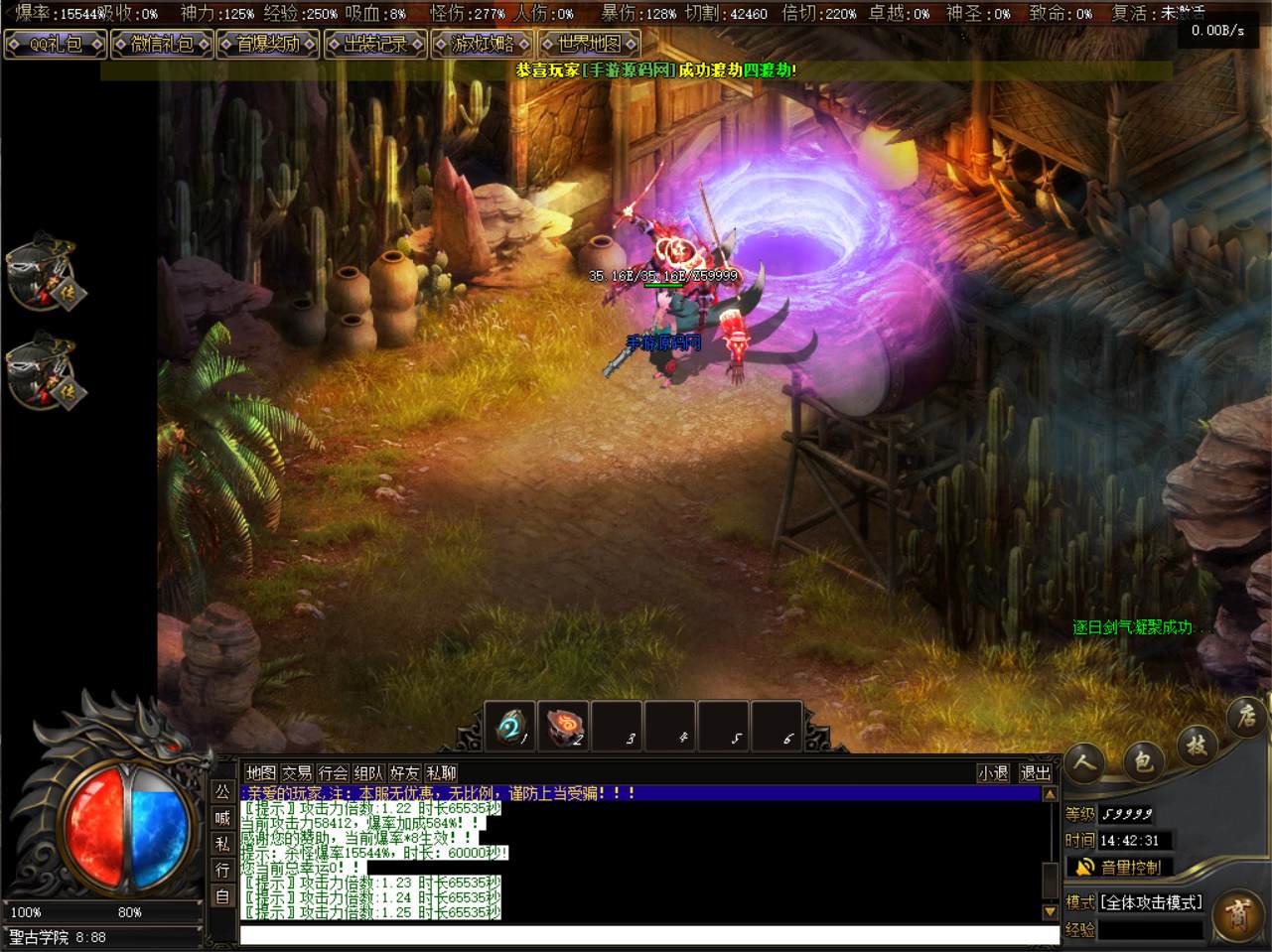
Task: Open the 音量控制 volume control
Action: pos(1120,868)
